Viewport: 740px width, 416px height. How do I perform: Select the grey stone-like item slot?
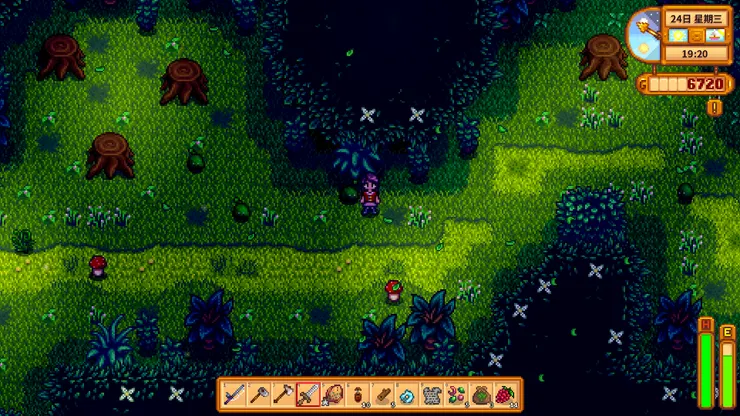[433, 395]
